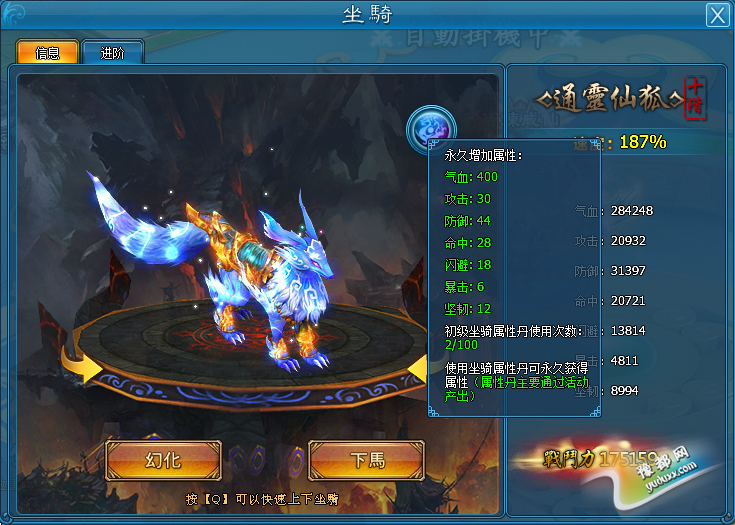735x525 pixels.
Task: Dismount using the 下马 button
Action: pos(367,460)
